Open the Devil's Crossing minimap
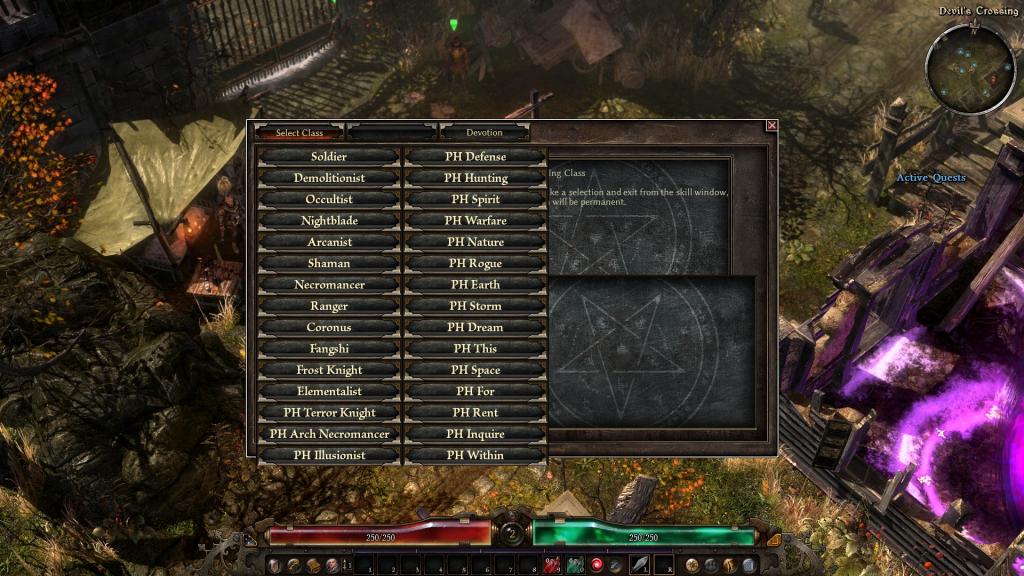This screenshot has height=576, width=1024. coord(970,68)
